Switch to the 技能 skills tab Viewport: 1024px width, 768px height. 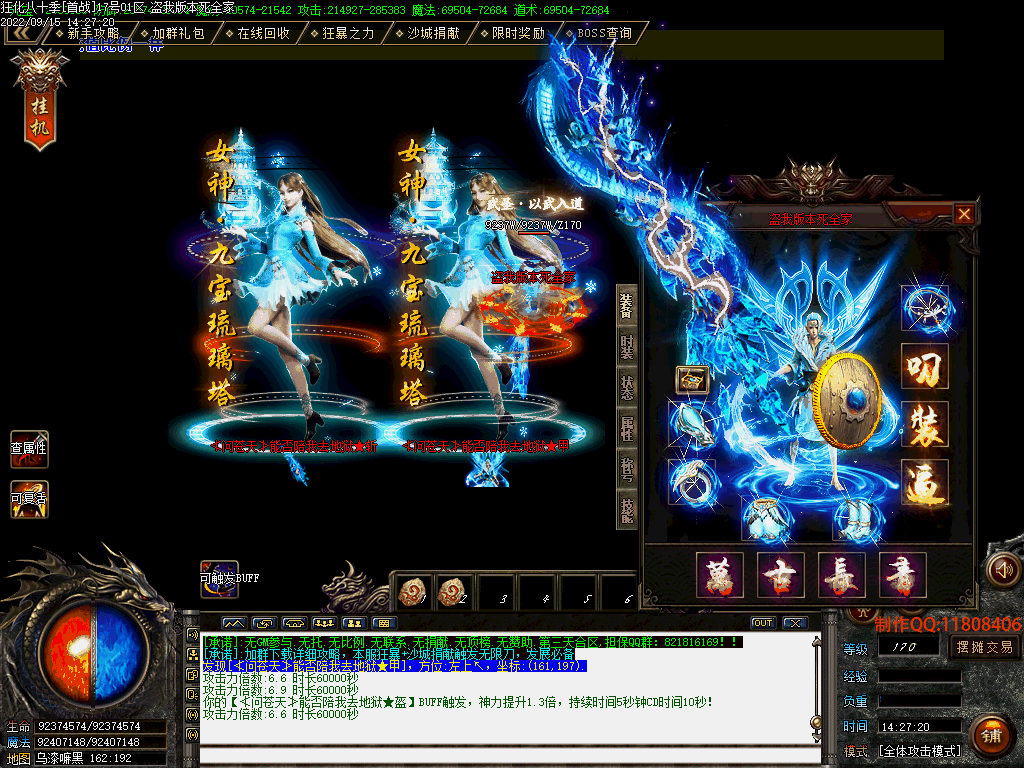(626, 510)
